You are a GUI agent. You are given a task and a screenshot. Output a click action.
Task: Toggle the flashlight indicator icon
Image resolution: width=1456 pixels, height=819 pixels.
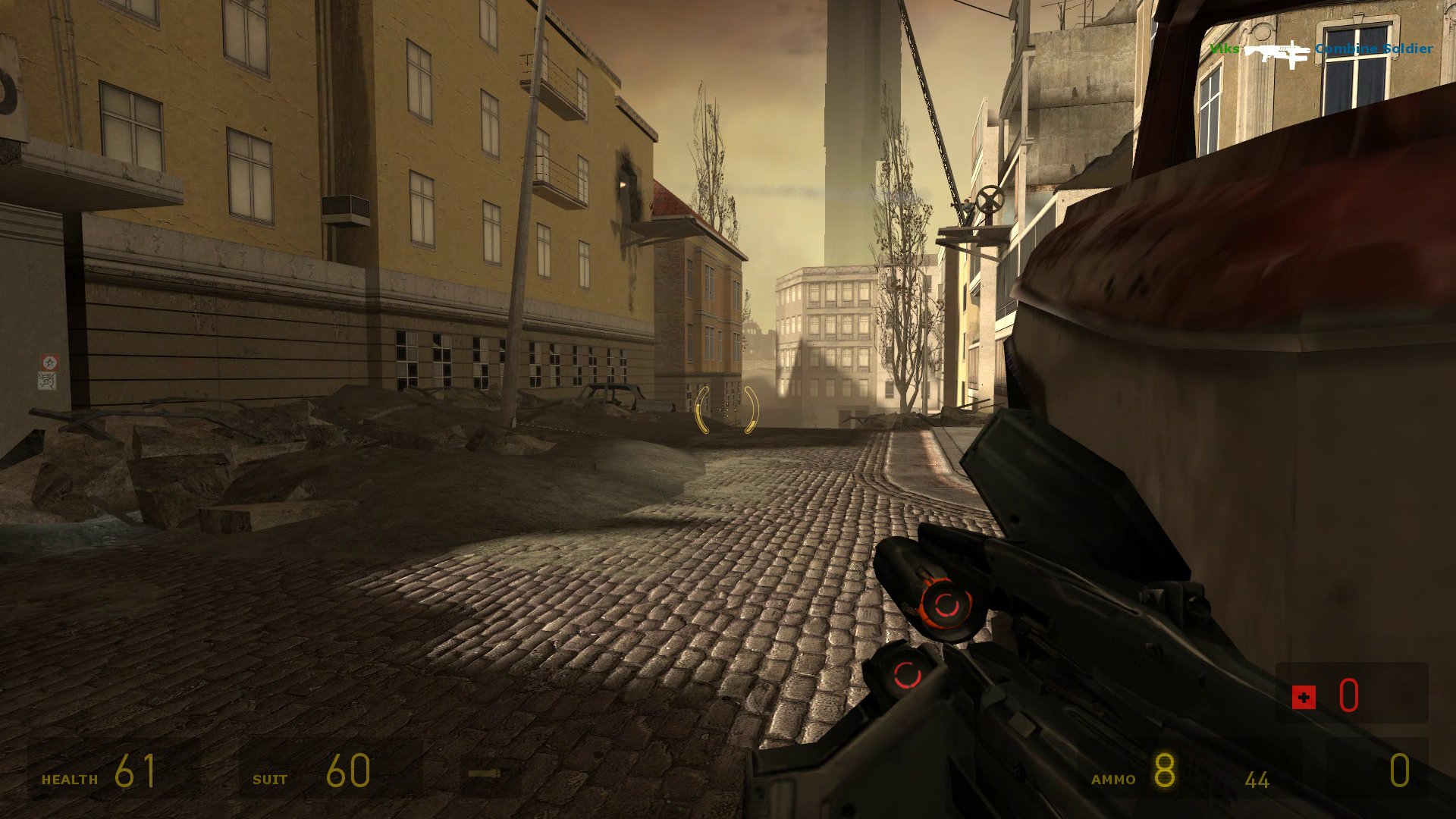(485, 773)
